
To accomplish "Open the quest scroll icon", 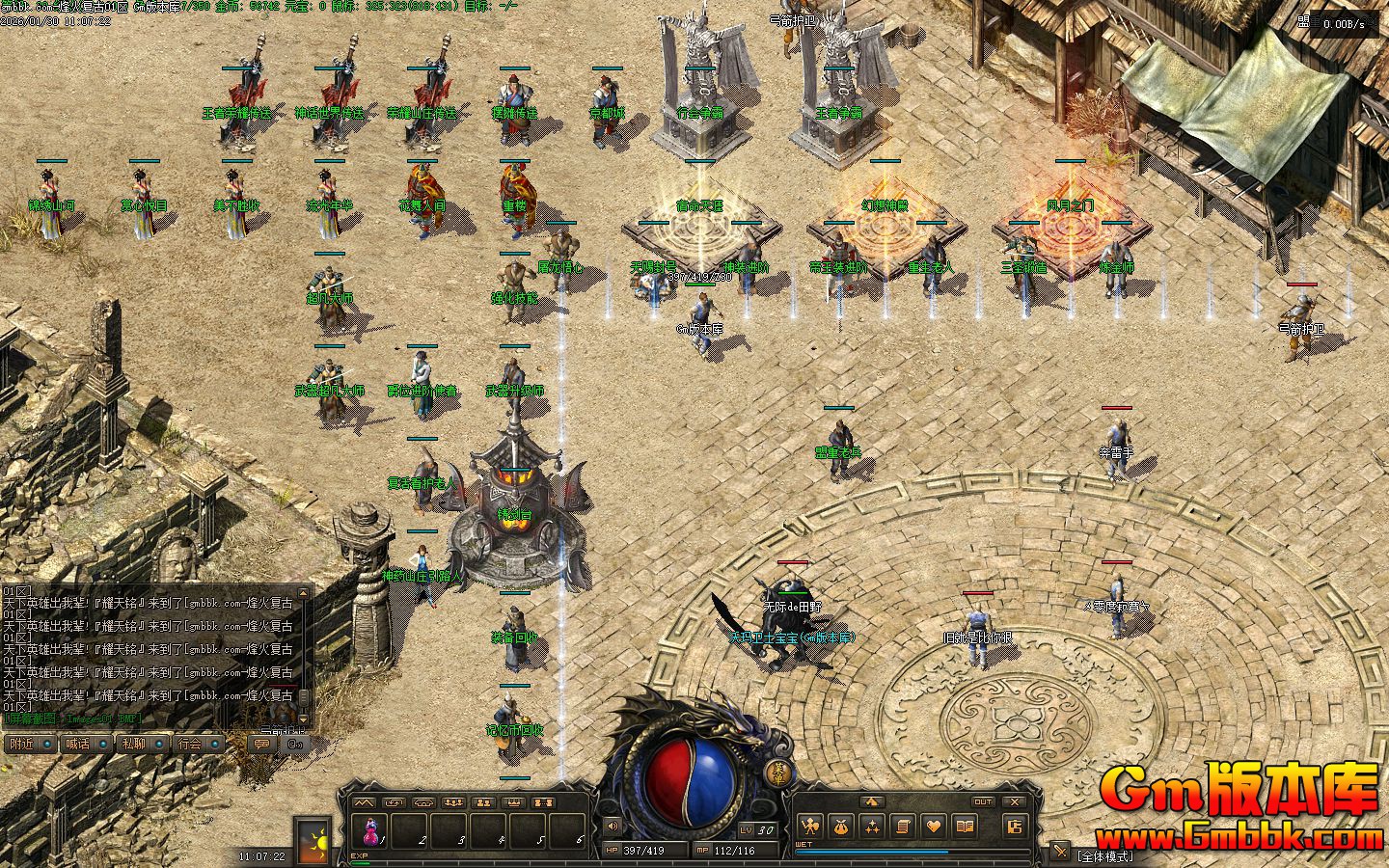I will click(903, 826).
